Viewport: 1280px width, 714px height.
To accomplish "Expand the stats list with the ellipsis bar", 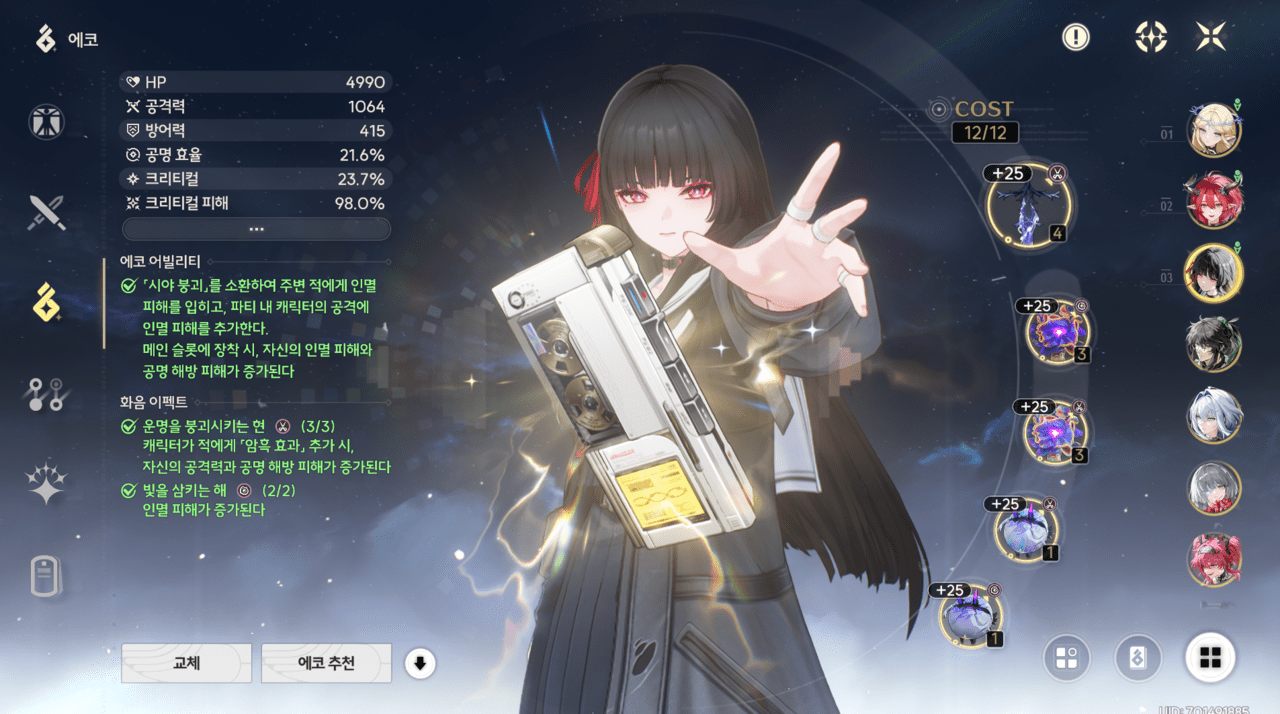I will click(x=256, y=229).
